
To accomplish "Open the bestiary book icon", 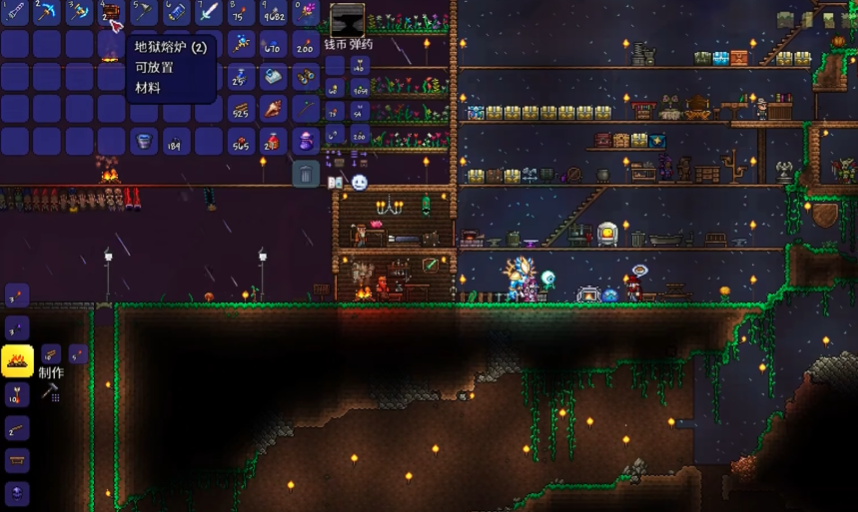I will [x=336, y=183].
